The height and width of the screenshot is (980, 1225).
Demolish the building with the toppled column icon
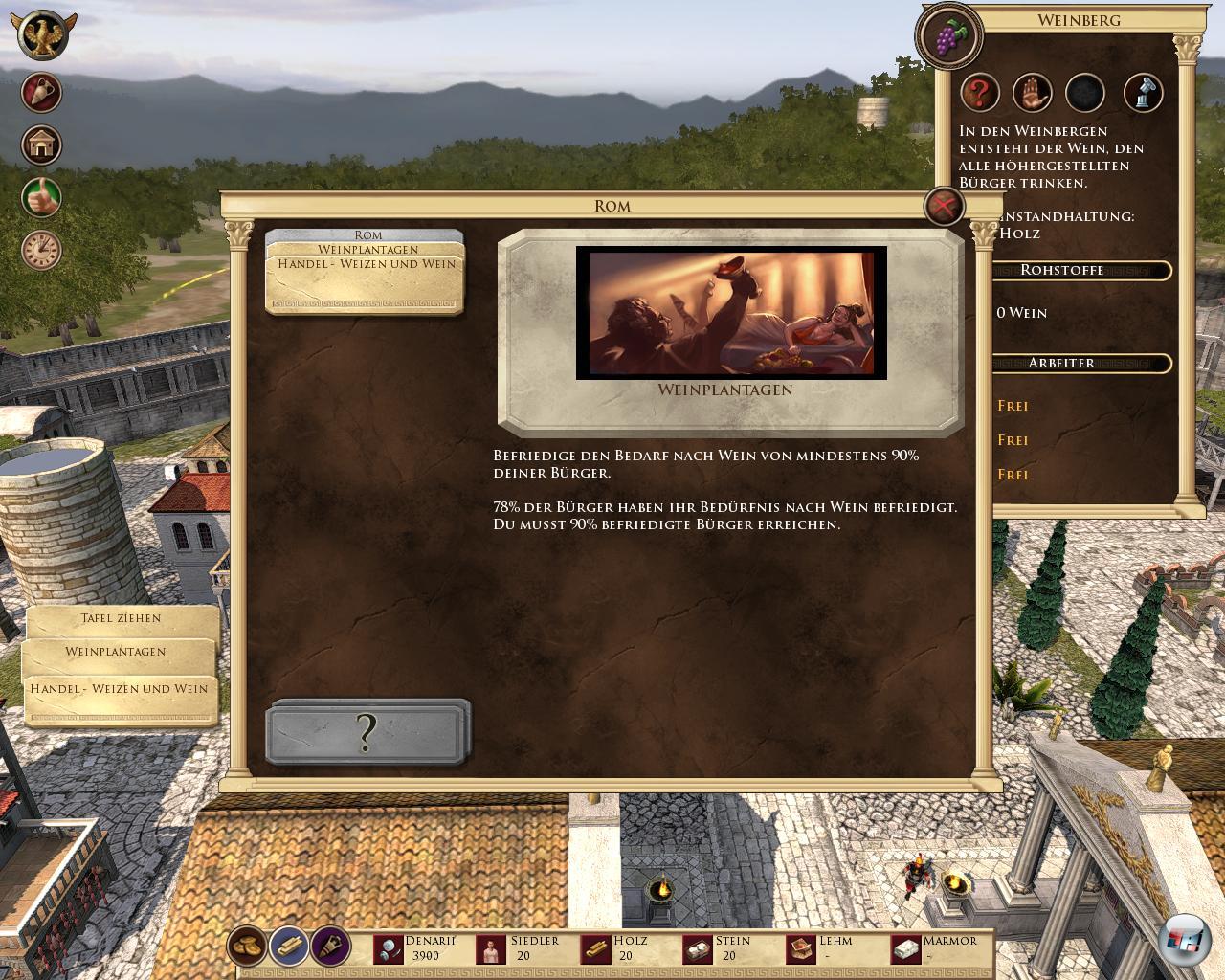(x=1142, y=93)
